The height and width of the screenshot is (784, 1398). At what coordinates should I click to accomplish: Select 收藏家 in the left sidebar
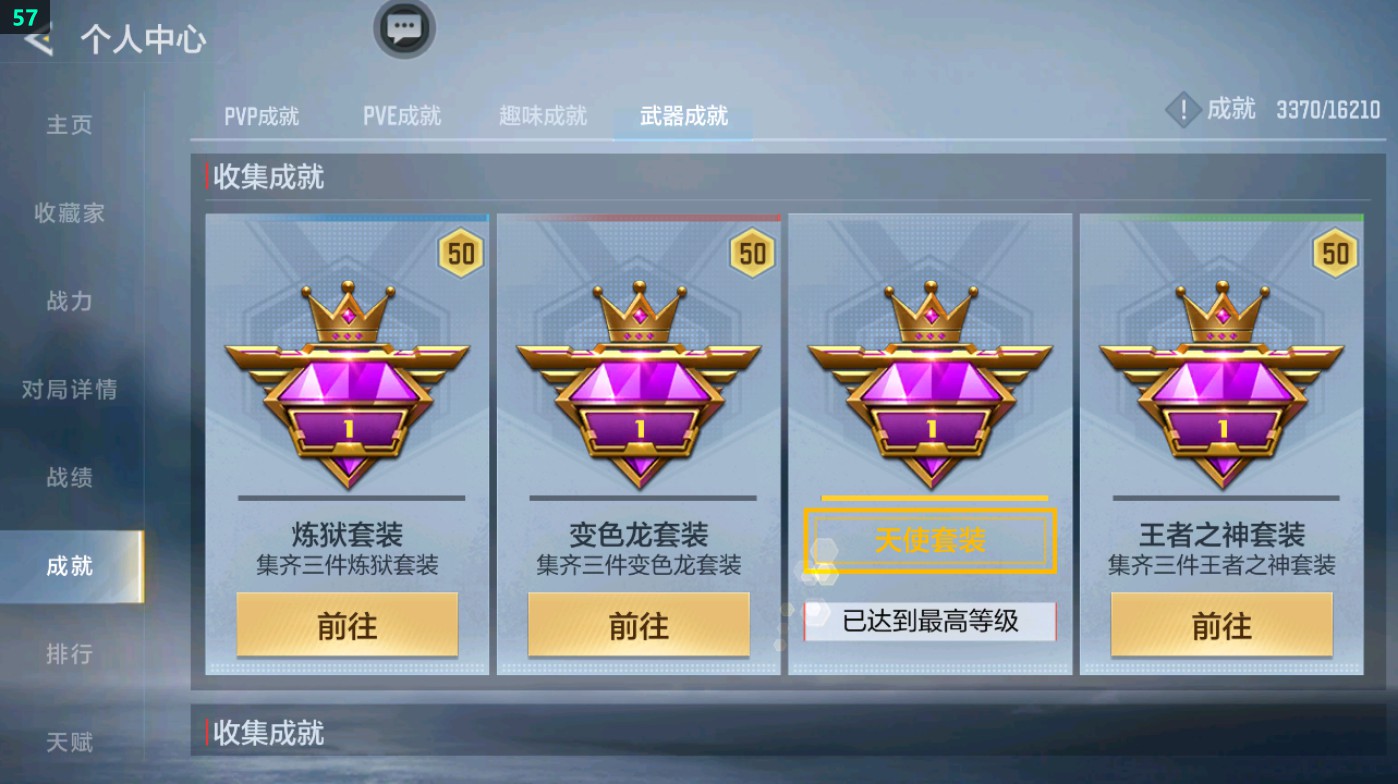click(70, 214)
